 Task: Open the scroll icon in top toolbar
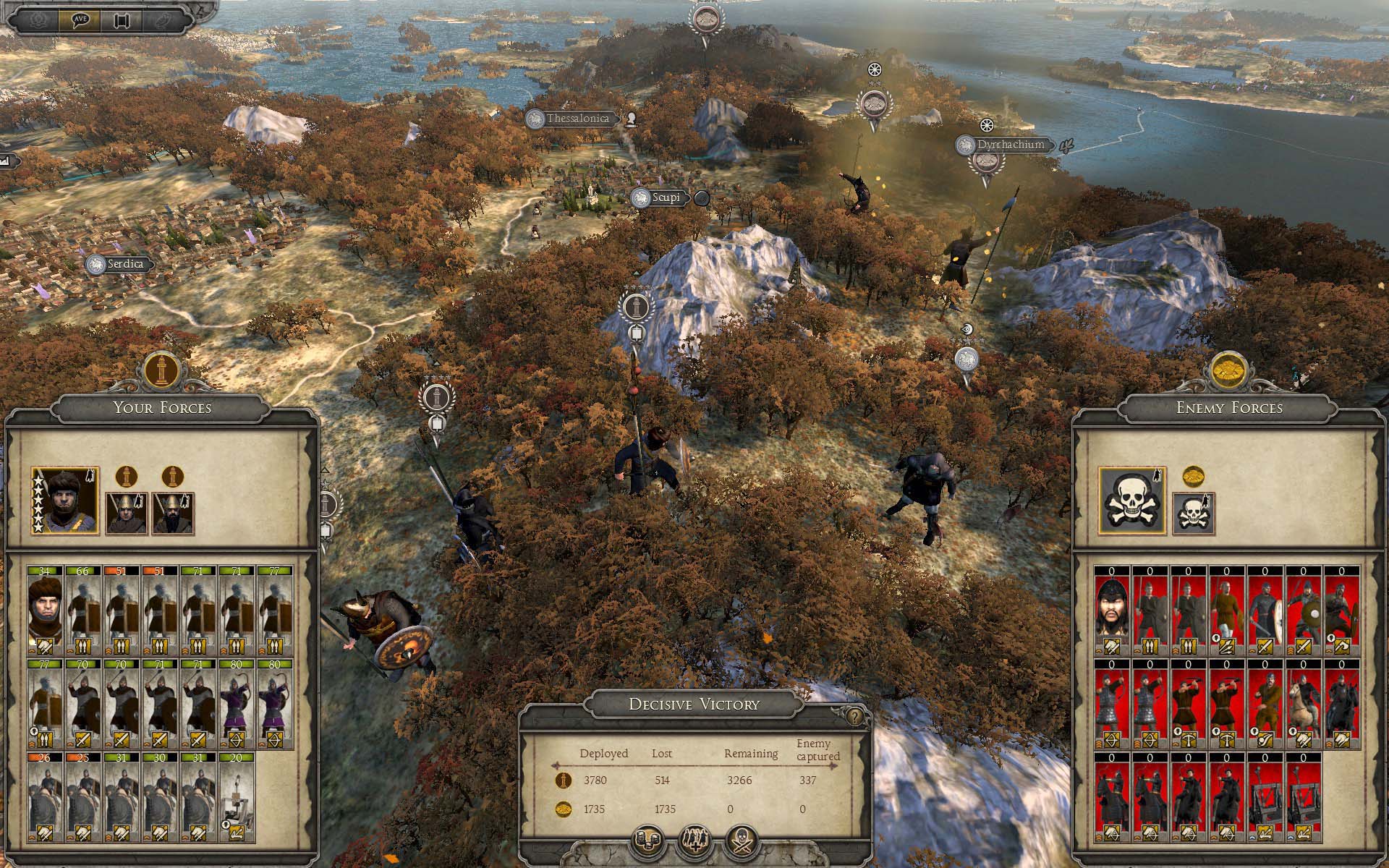[x=120, y=20]
